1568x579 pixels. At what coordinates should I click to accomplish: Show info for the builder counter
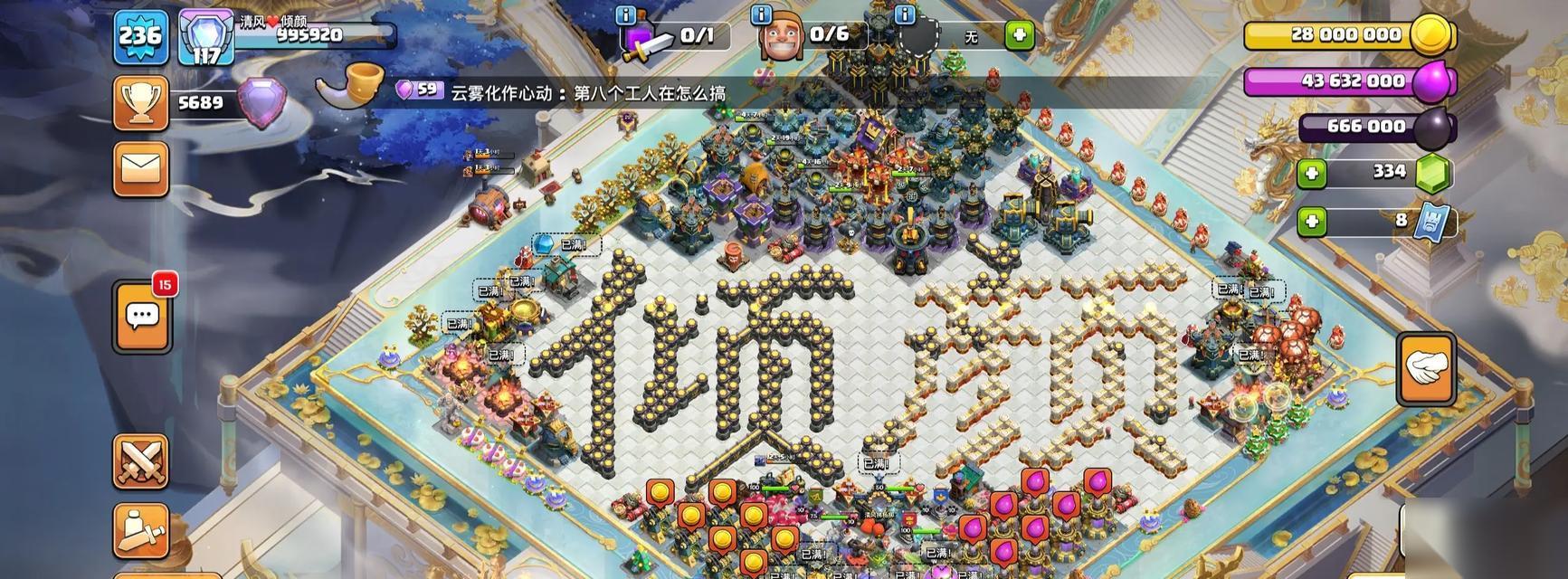tap(762, 14)
